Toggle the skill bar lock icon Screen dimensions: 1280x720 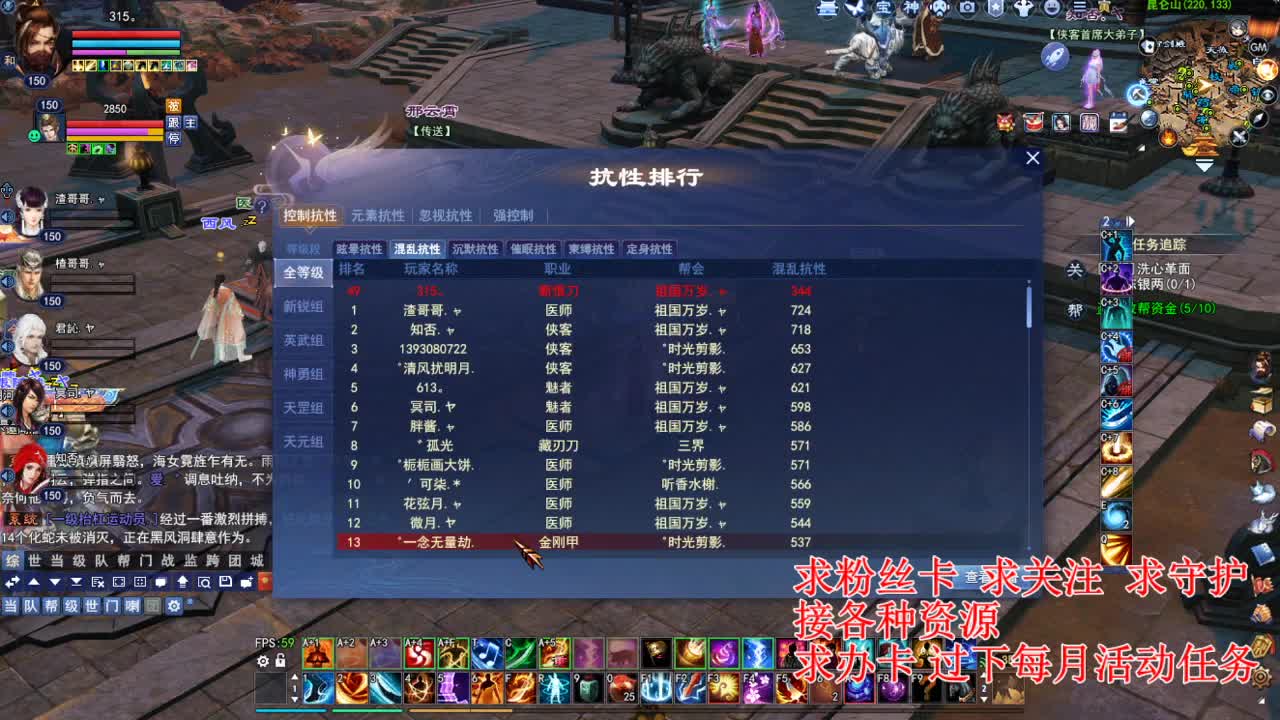pyautogui.click(x=280, y=661)
